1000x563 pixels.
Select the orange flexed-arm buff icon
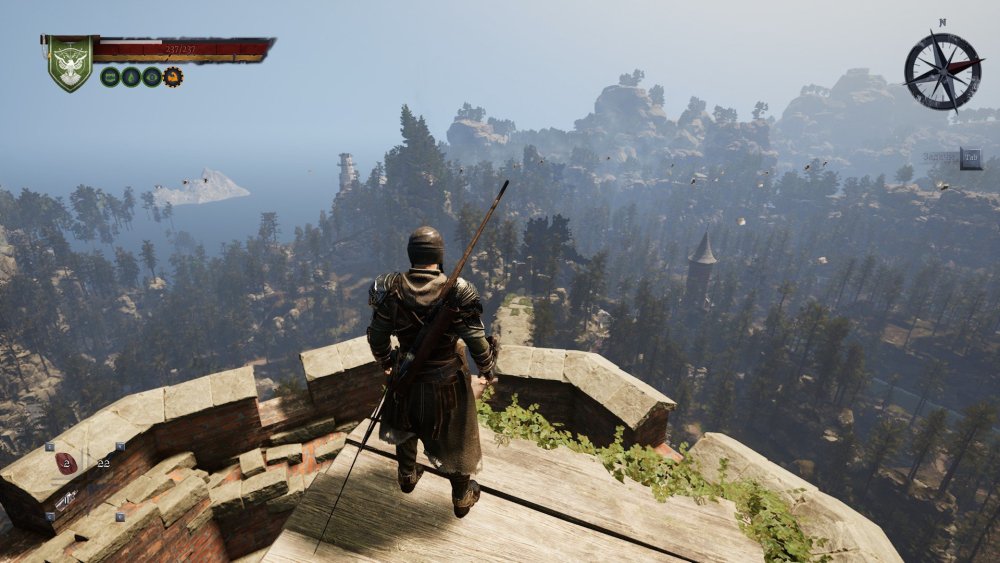click(173, 77)
